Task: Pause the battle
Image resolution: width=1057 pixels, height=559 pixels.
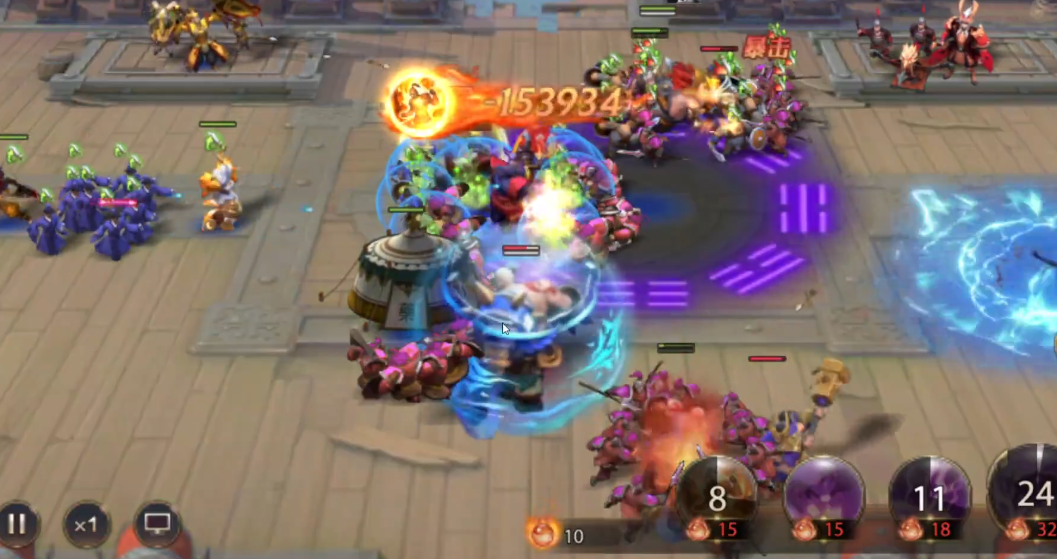Action: tap(18, 523)
